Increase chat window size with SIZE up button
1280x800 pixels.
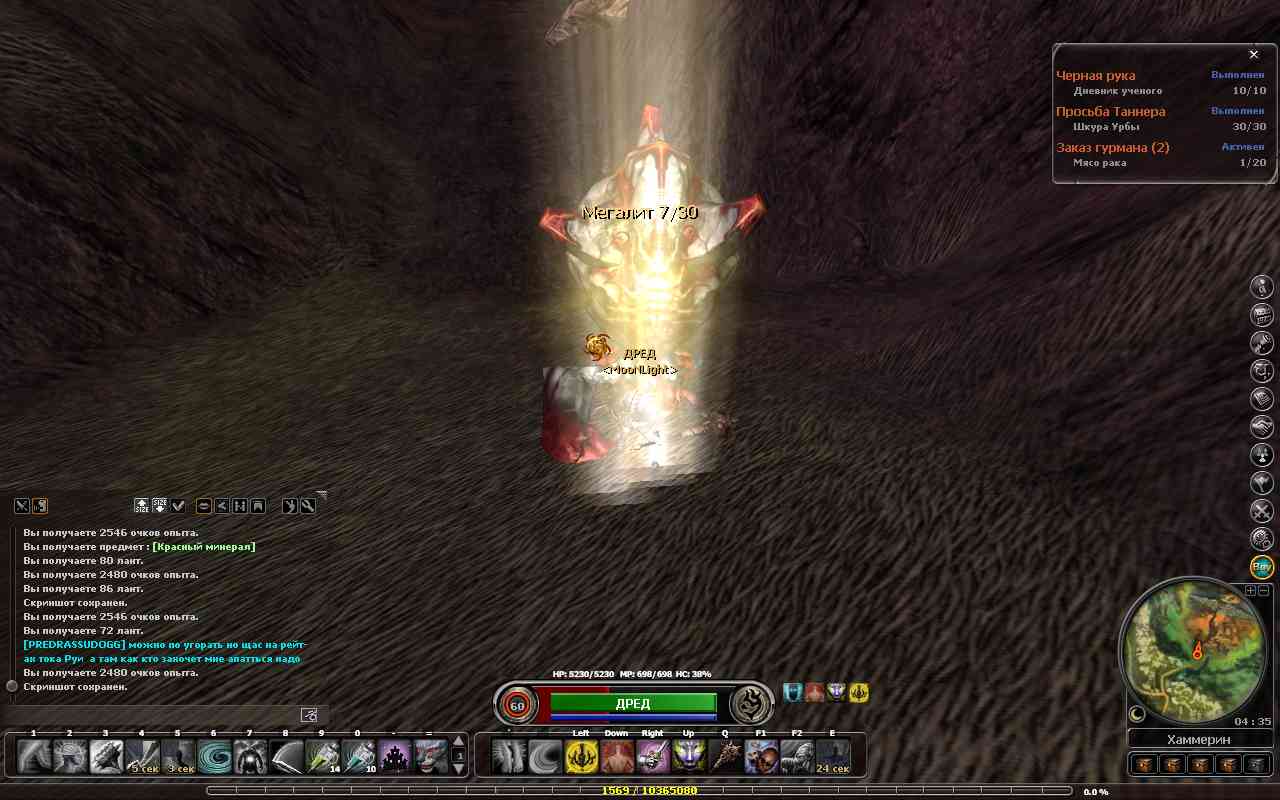point(142,506)
